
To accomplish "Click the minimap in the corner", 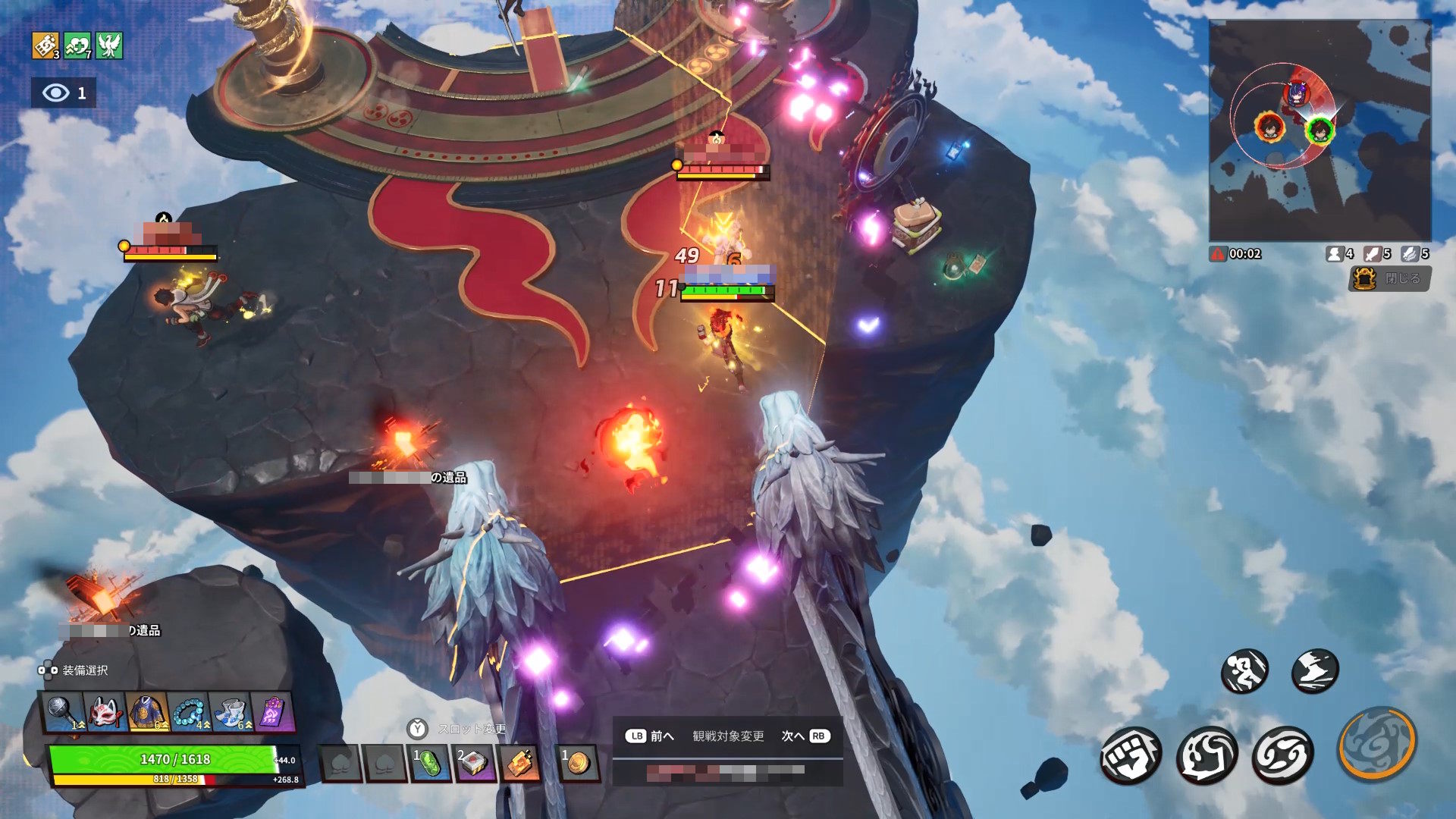I will (x=1319, y=130).
